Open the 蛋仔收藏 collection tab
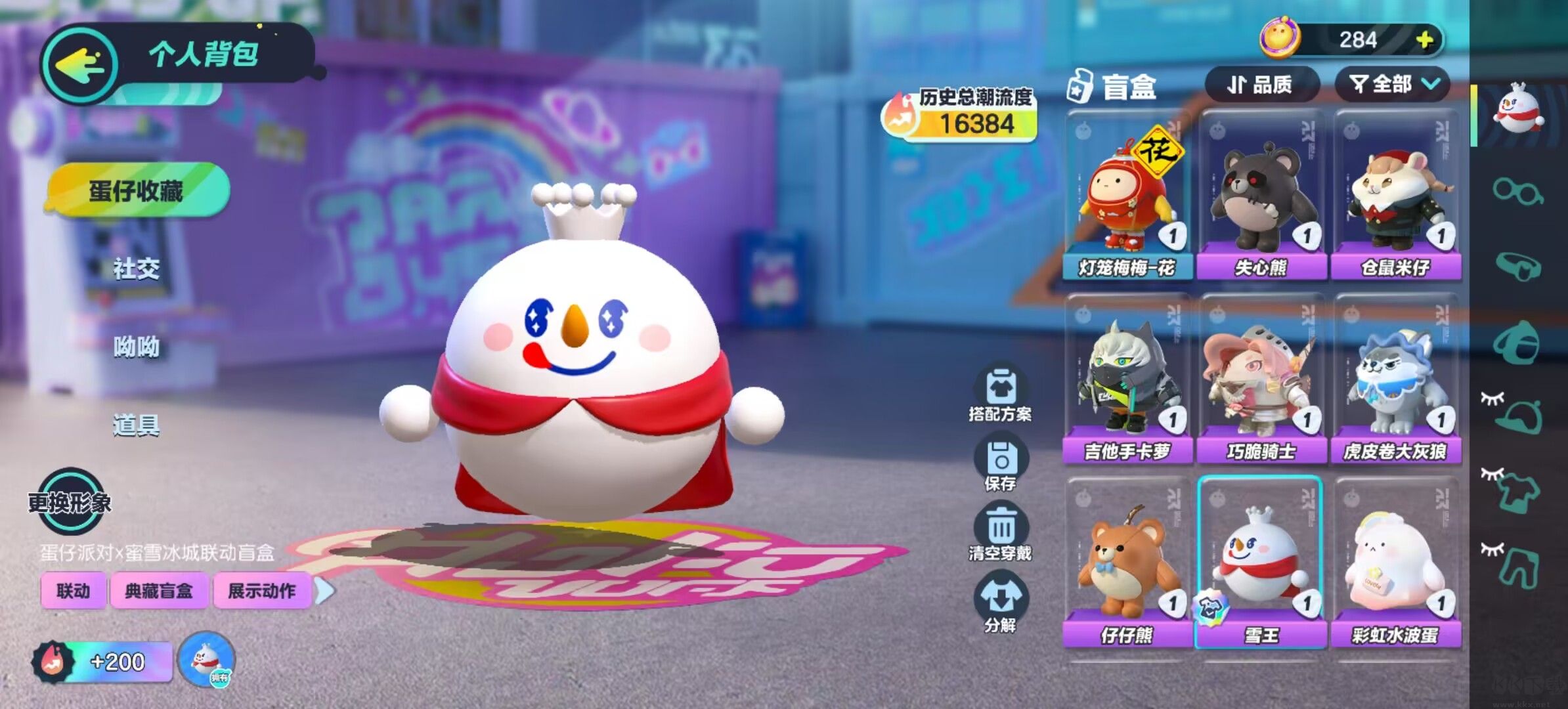 coord(137,191)
